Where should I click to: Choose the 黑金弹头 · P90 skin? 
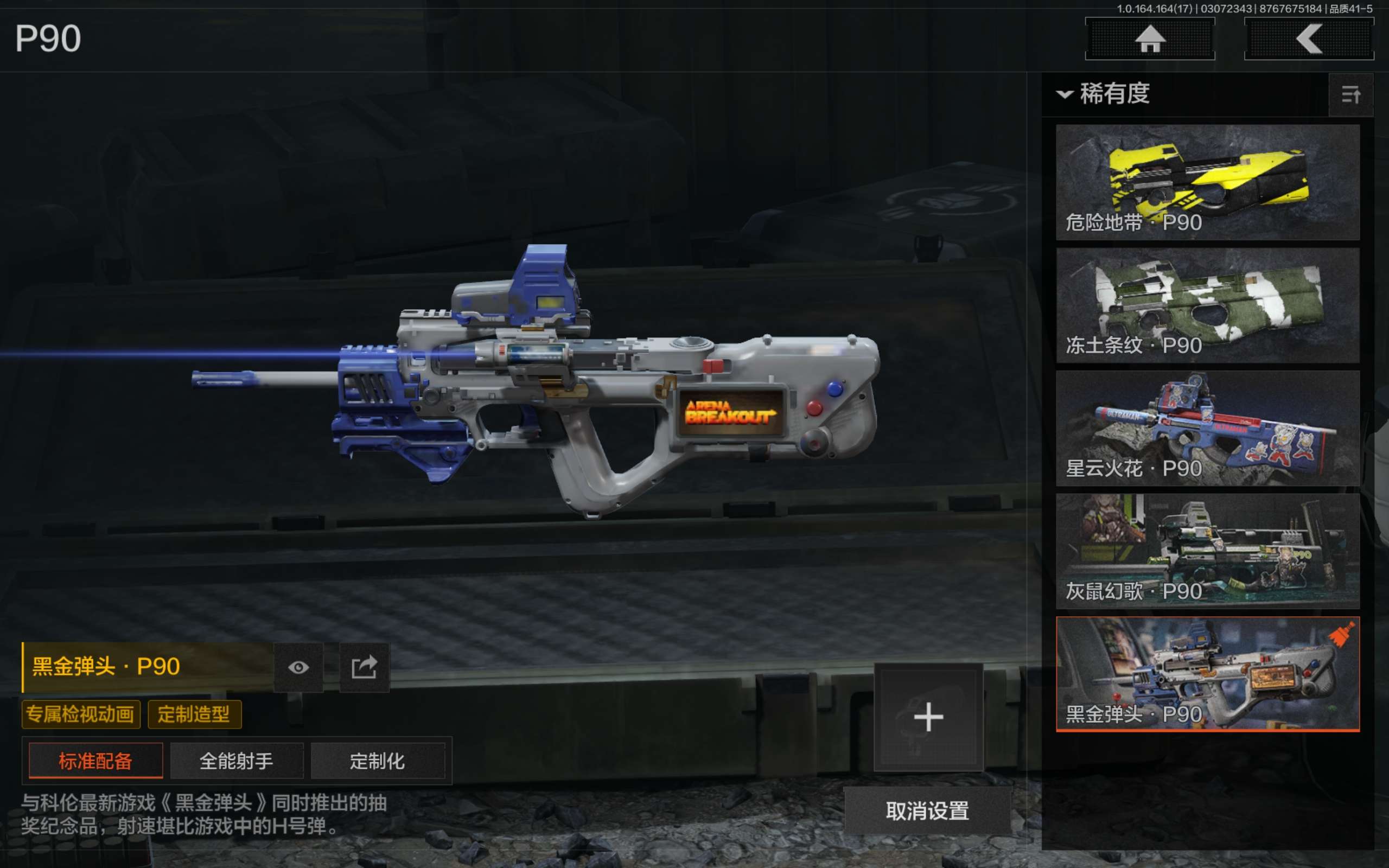(1207, 673)
